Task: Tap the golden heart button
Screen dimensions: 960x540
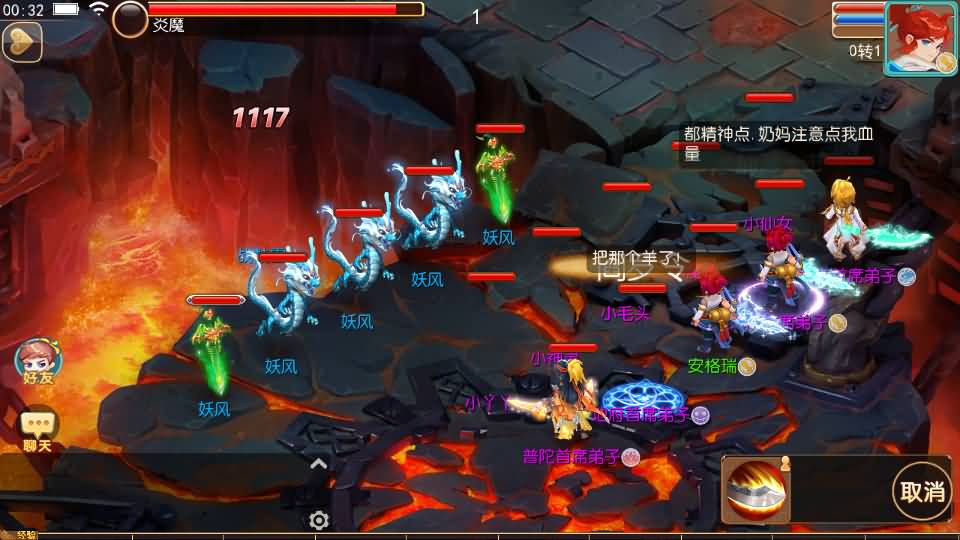Action: [x=20, y=41]
